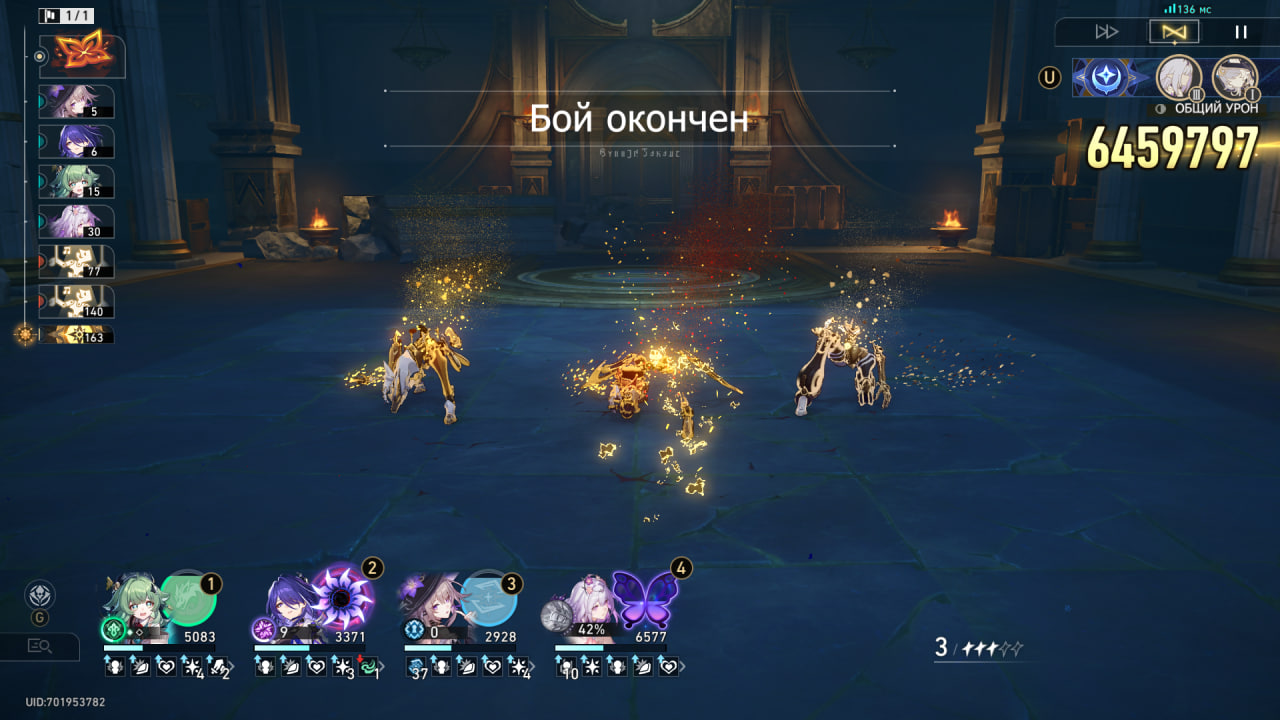Screen dimensions: 1280x720
Task: Expand the green-haired character's buff list arrow
Action: pyautogui.click(x=231, y=667)
